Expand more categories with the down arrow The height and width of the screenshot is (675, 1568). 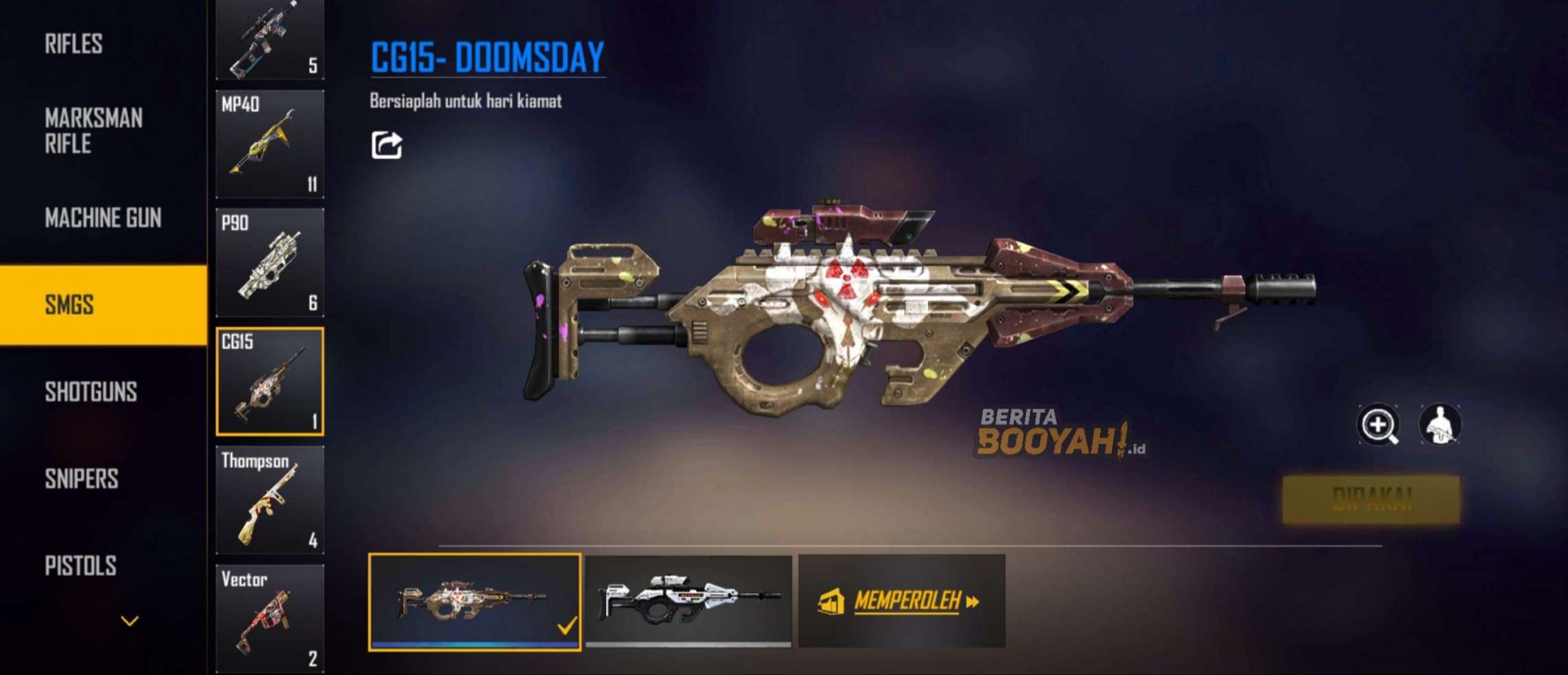[x=130, y=621]
